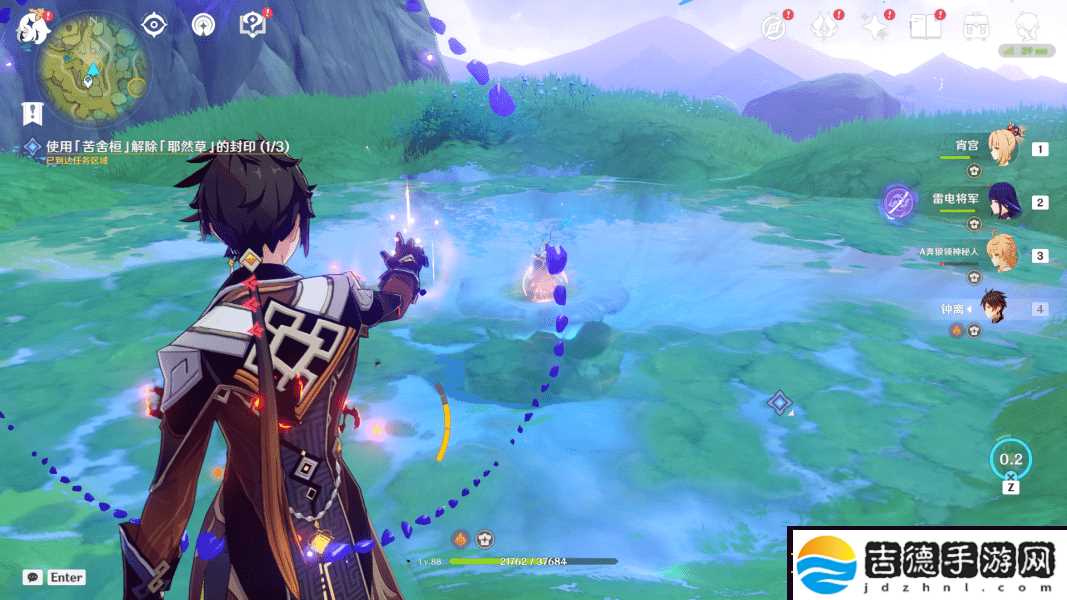Use the gadget icon showing 0.2 cooldown
Image resolution: width=1067 pixels, height=600 pixels.
[x=1011, y=459]
